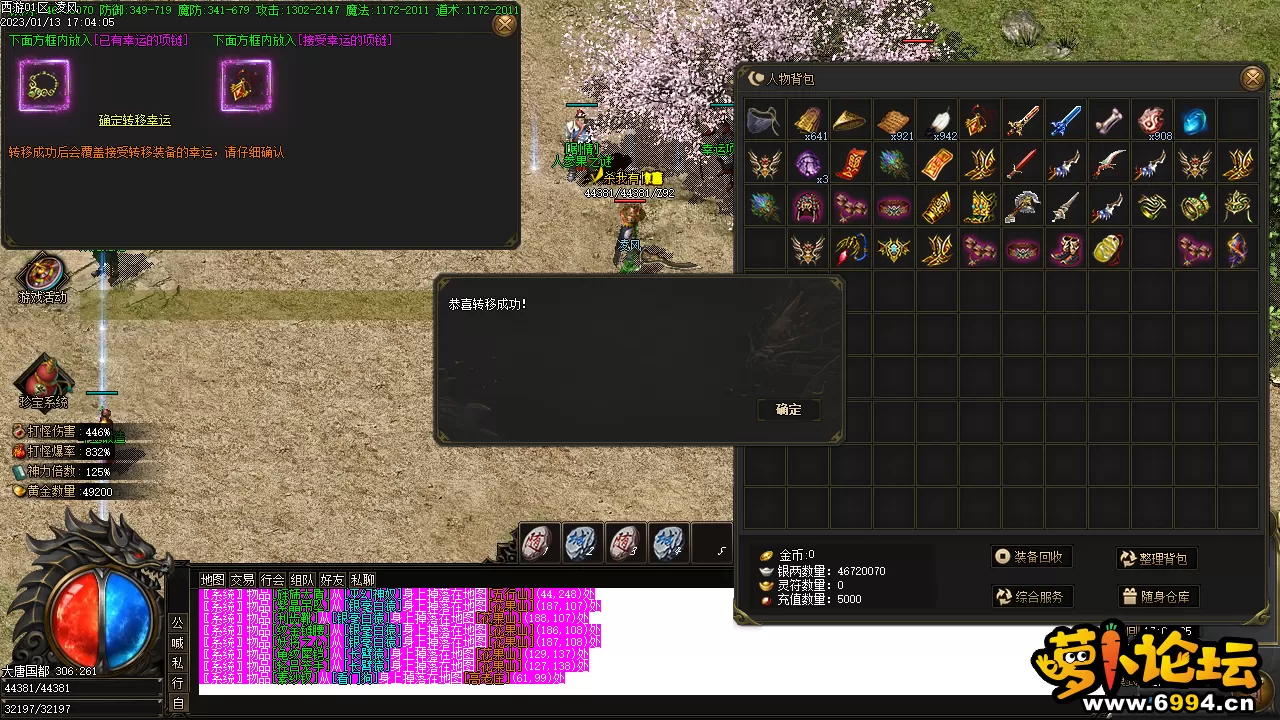The height and width of the screenshot is (720, 1280).
Task: Pick the blue sword in the backpack
Action: (1066, 120)
